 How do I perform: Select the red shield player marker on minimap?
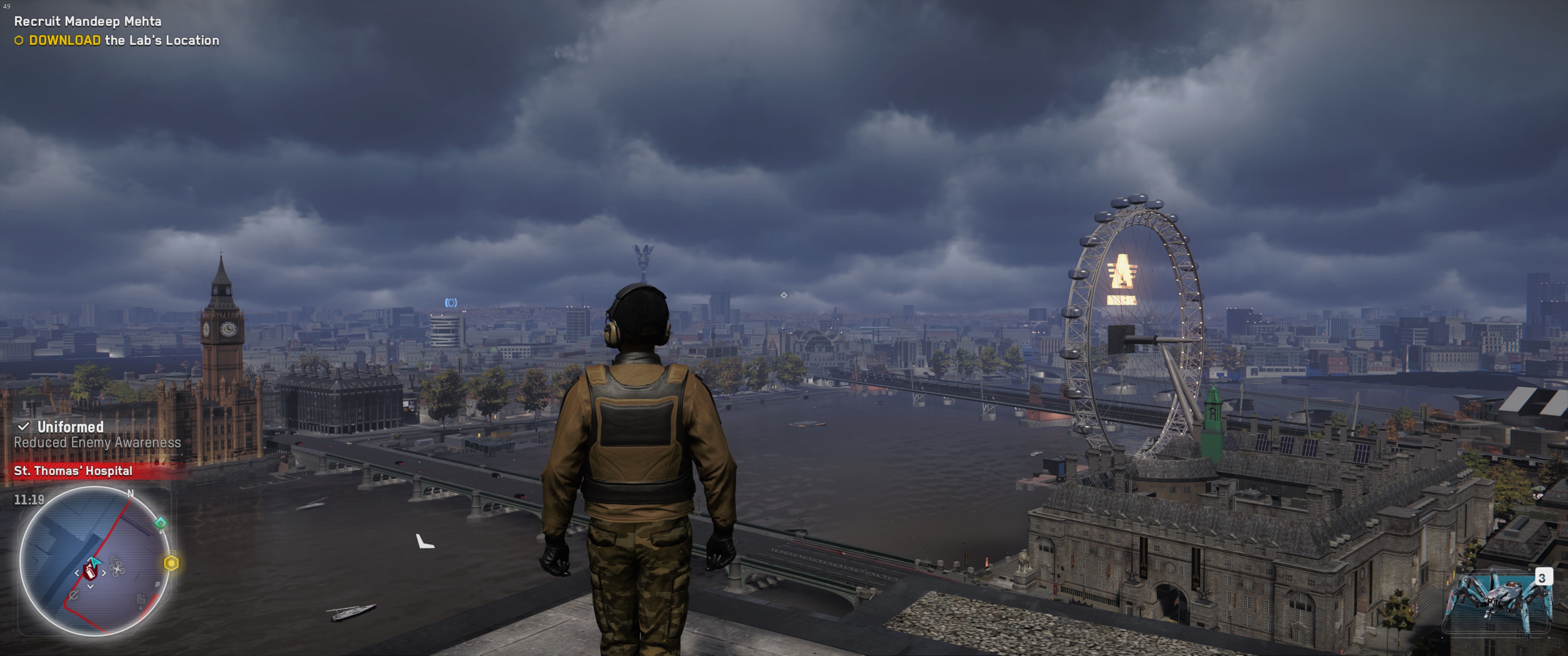(91, 571)
